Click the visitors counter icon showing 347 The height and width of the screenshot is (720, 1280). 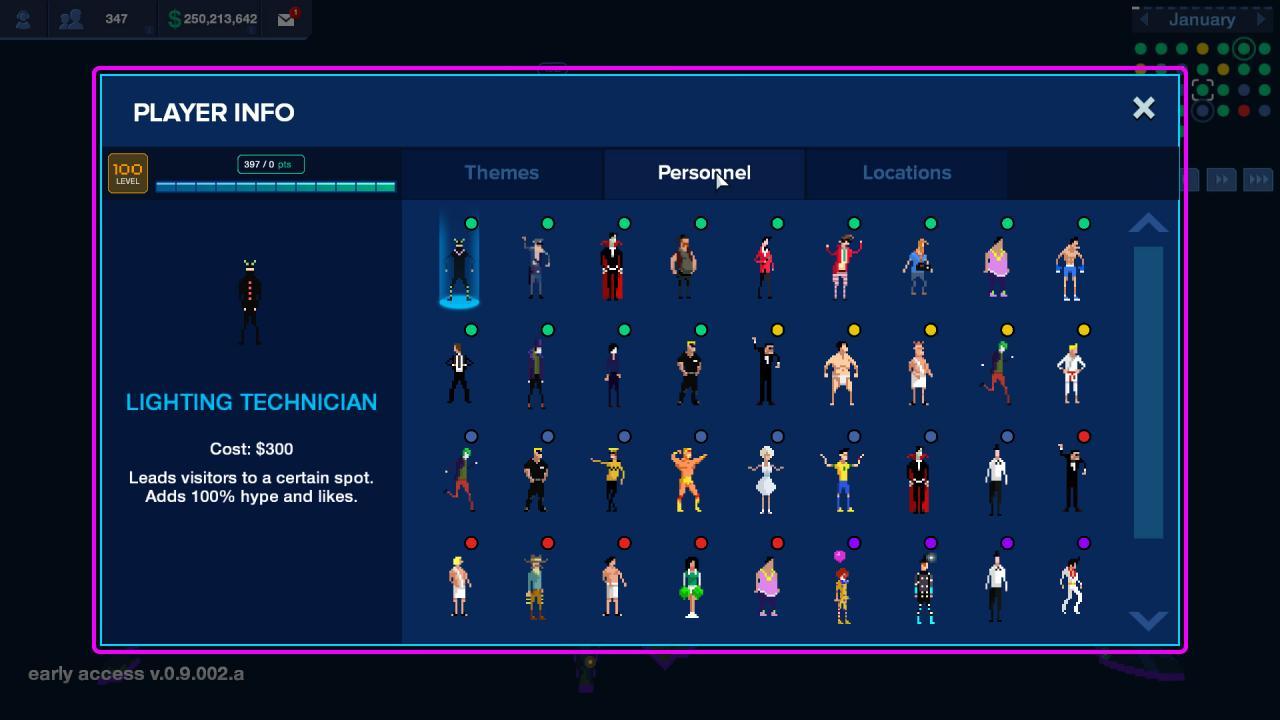71,18
